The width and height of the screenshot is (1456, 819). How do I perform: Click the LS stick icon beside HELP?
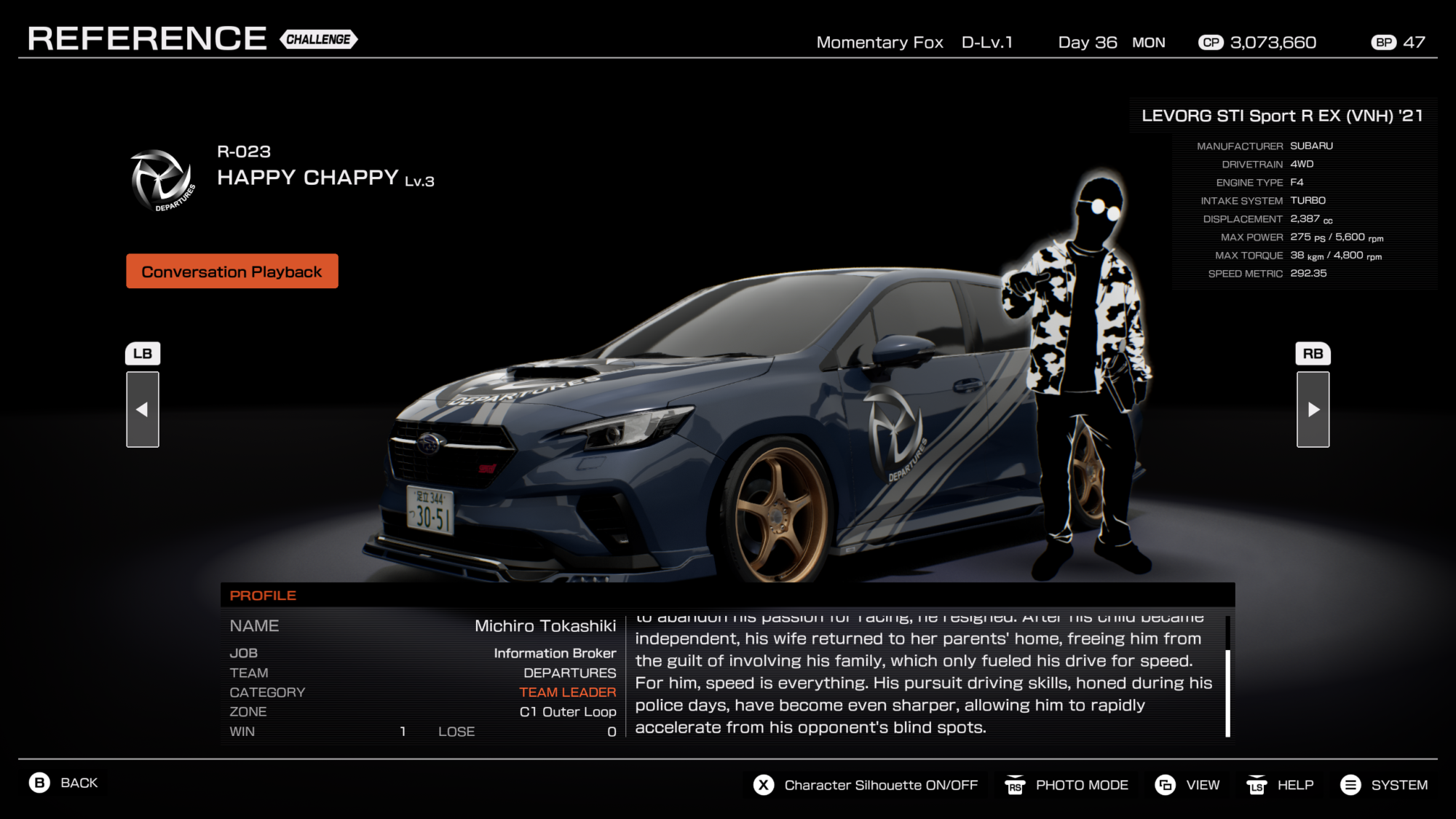click(1257, 785)
